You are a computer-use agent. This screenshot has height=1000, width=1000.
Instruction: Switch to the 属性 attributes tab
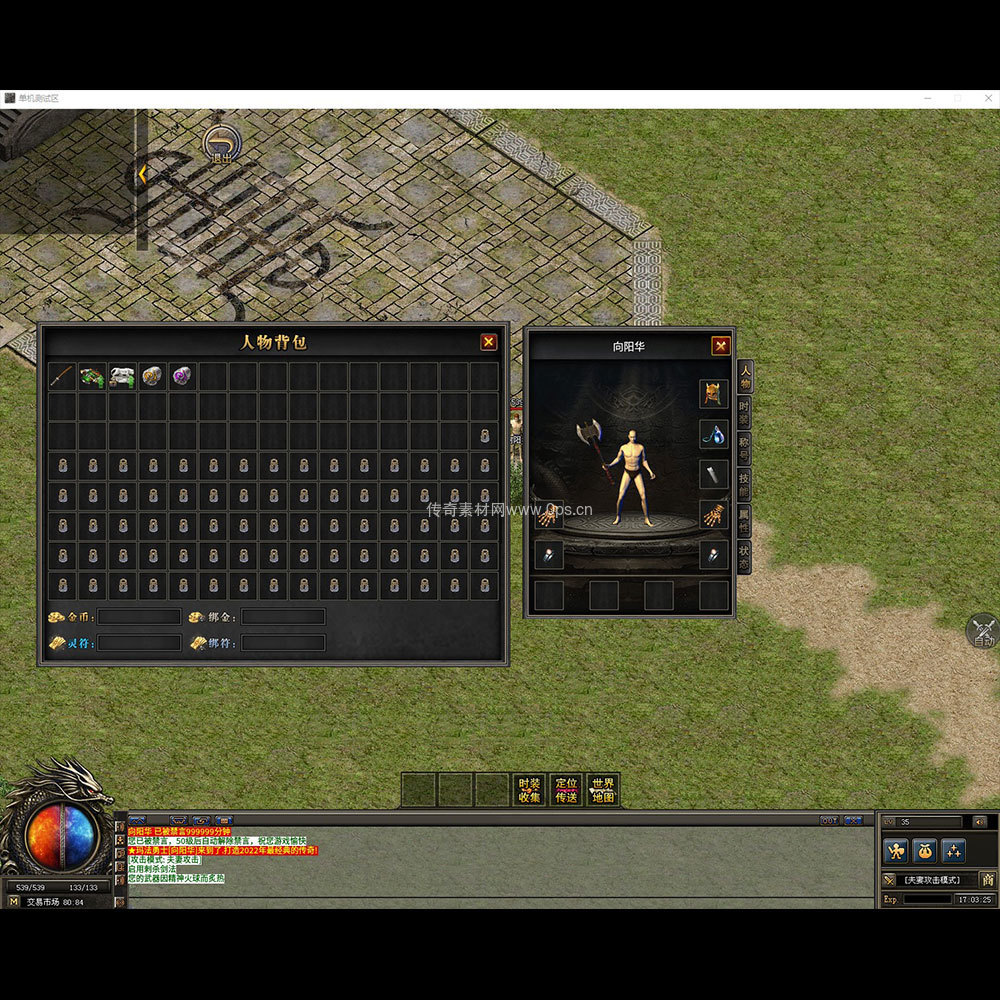coord(744,518)
